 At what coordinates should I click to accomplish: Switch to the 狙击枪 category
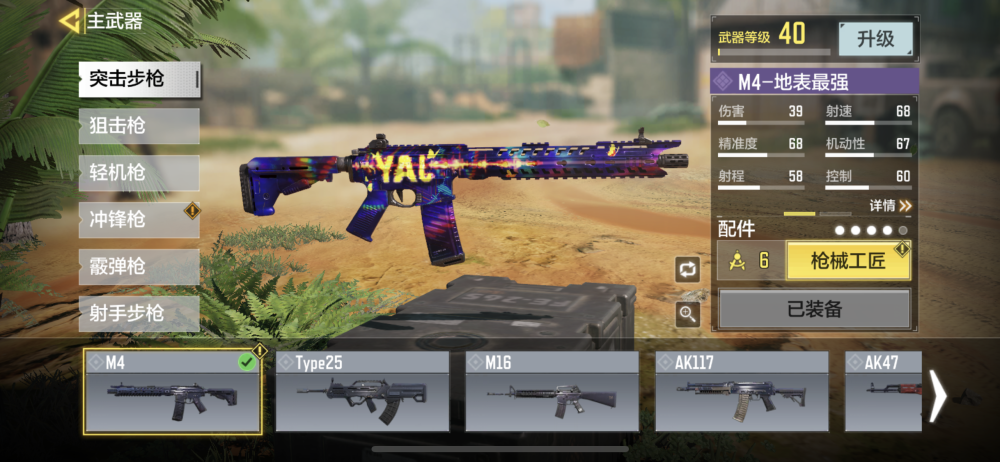[138, 126]
